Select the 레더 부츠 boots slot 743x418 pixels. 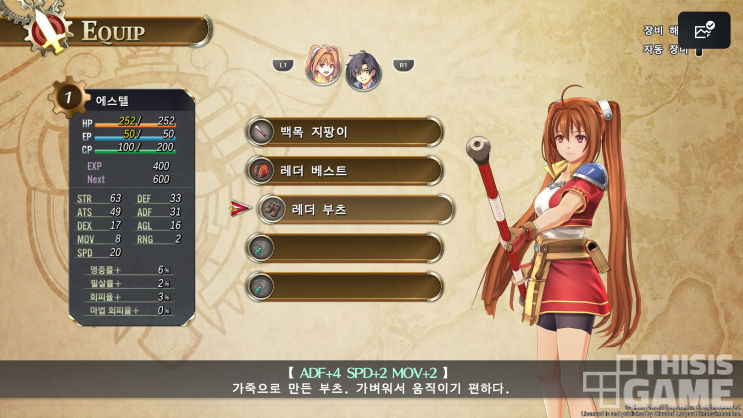pos(355,209)
